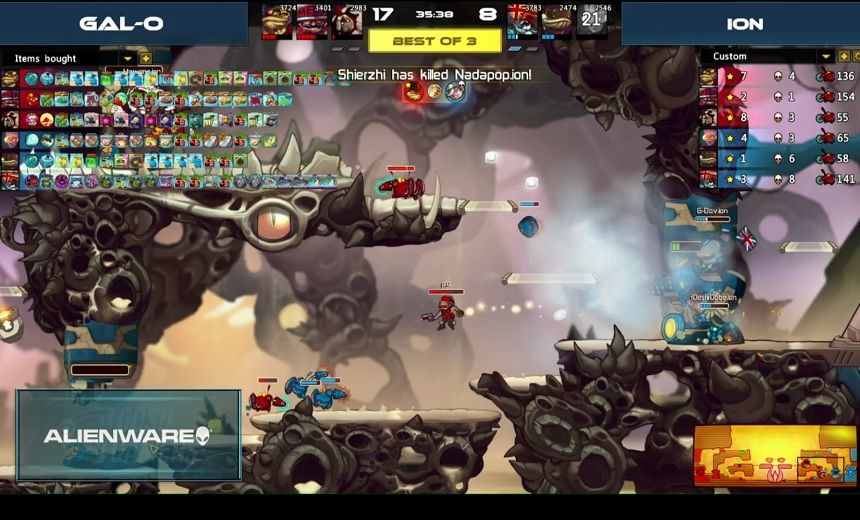Open the Items bought dropdown
Viewport: 860px width, 520px height.
pyautogui.click(x=127, y=59)
